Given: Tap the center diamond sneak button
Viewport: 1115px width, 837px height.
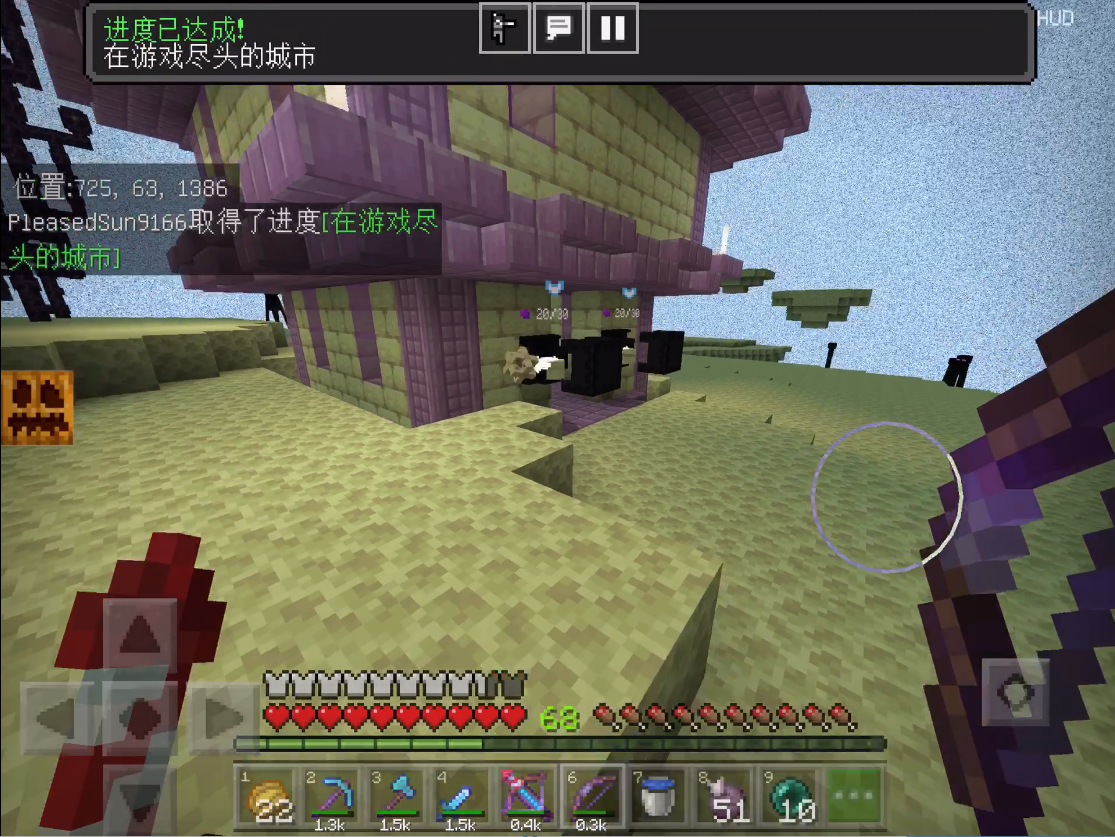Looking at the screenshot, I should click(141, 717).
